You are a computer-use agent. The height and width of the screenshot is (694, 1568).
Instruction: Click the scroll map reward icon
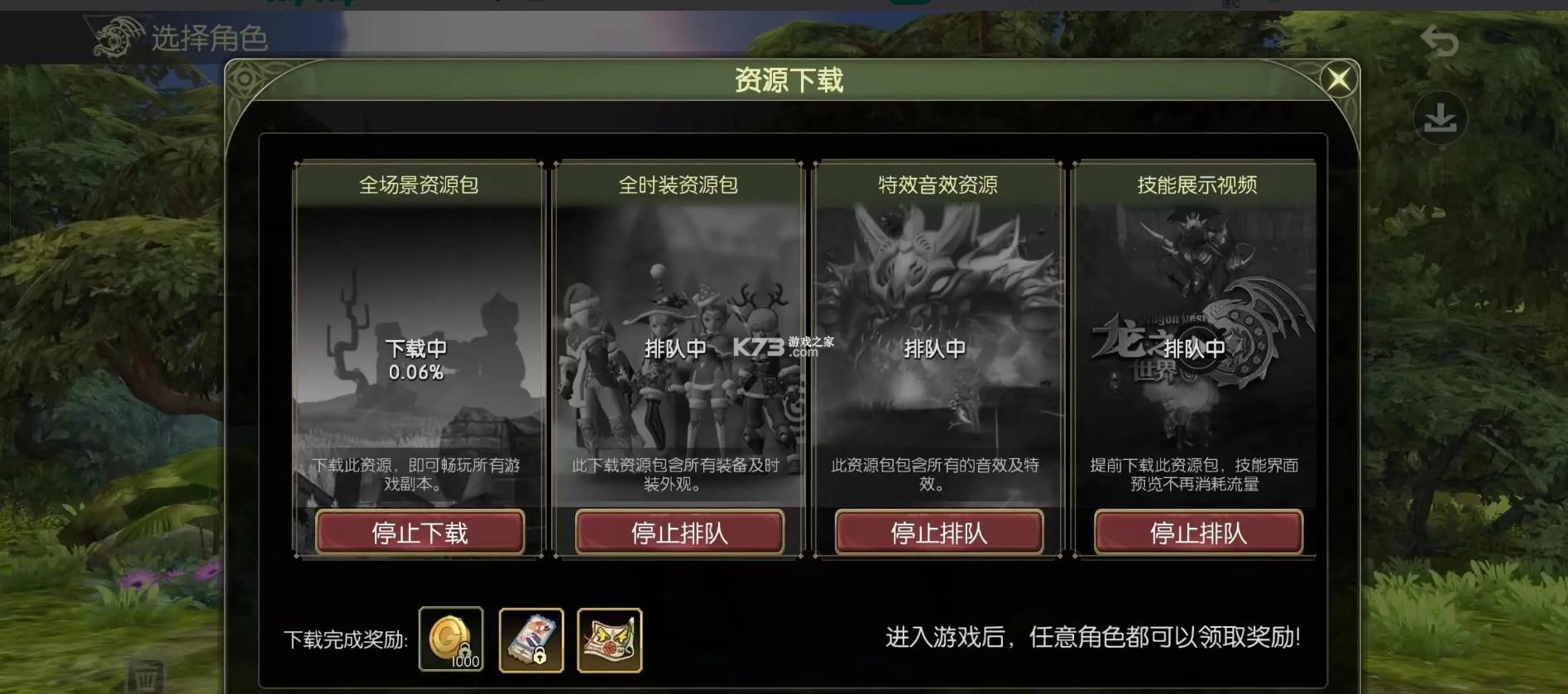pyautogui.click(x=610, y=639)
